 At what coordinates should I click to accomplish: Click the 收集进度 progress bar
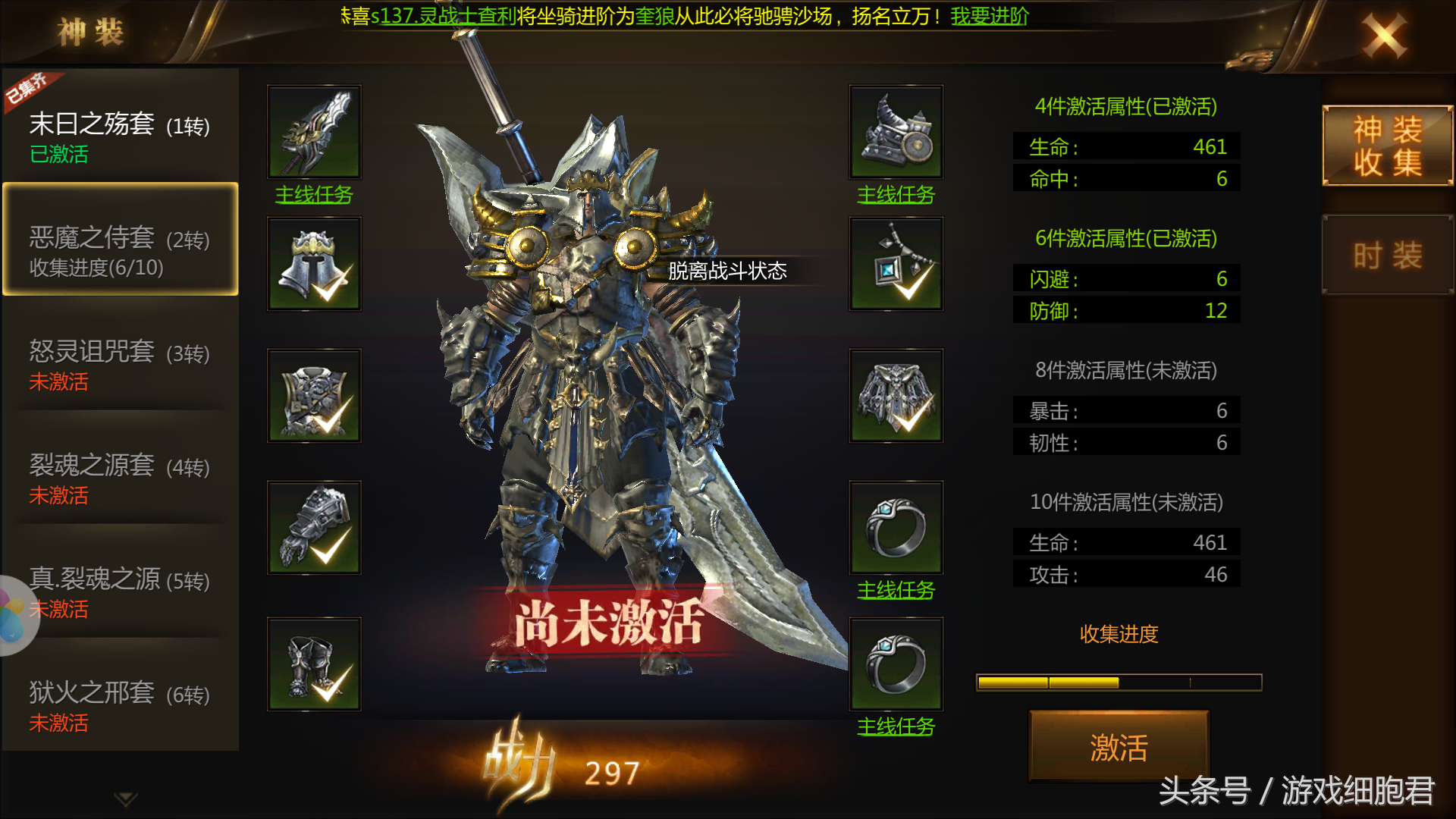click(x=1120, y=681)
